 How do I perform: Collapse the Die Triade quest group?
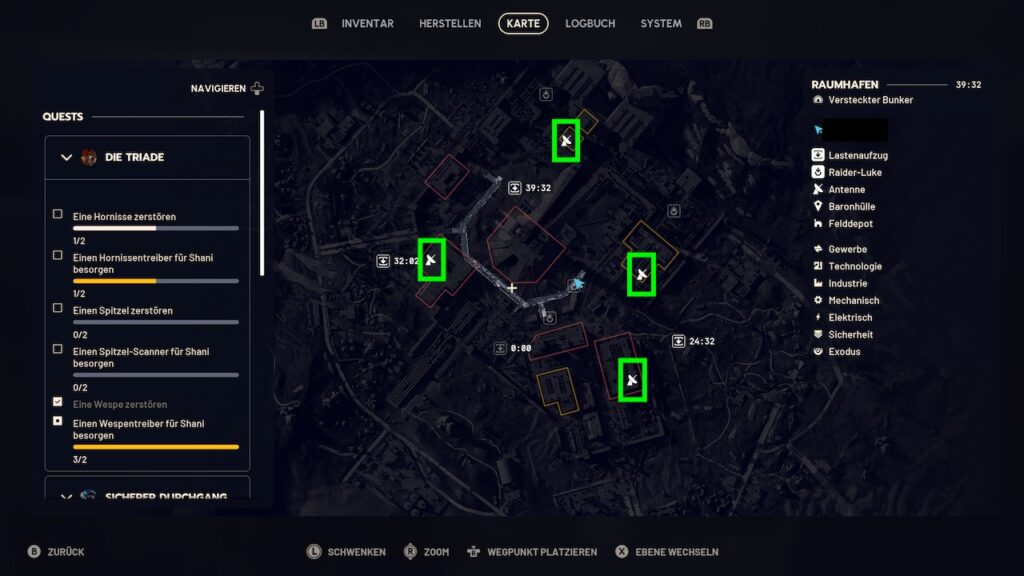click(67, 157)
